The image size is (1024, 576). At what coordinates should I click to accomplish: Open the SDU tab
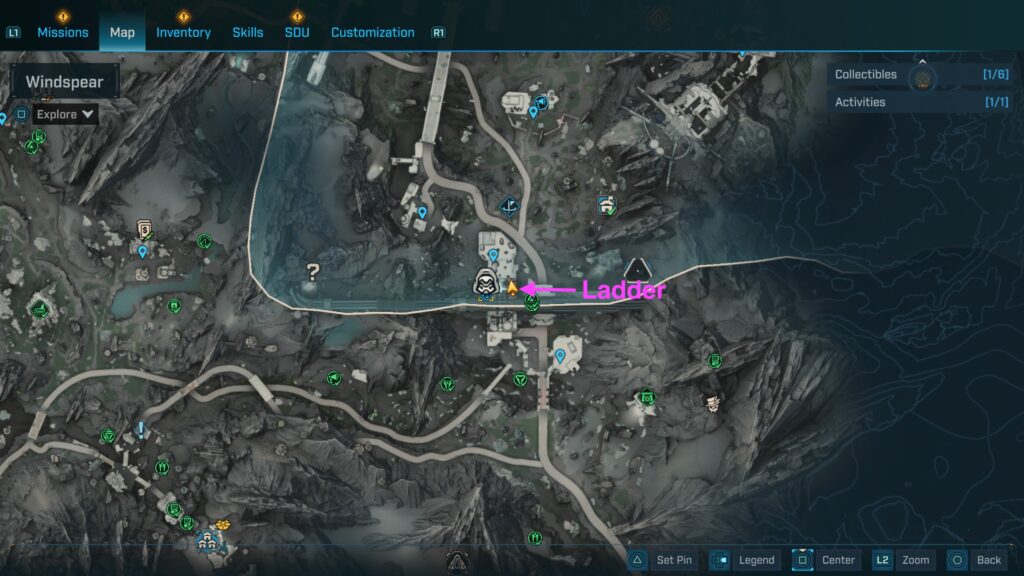(x=297, y=32)
